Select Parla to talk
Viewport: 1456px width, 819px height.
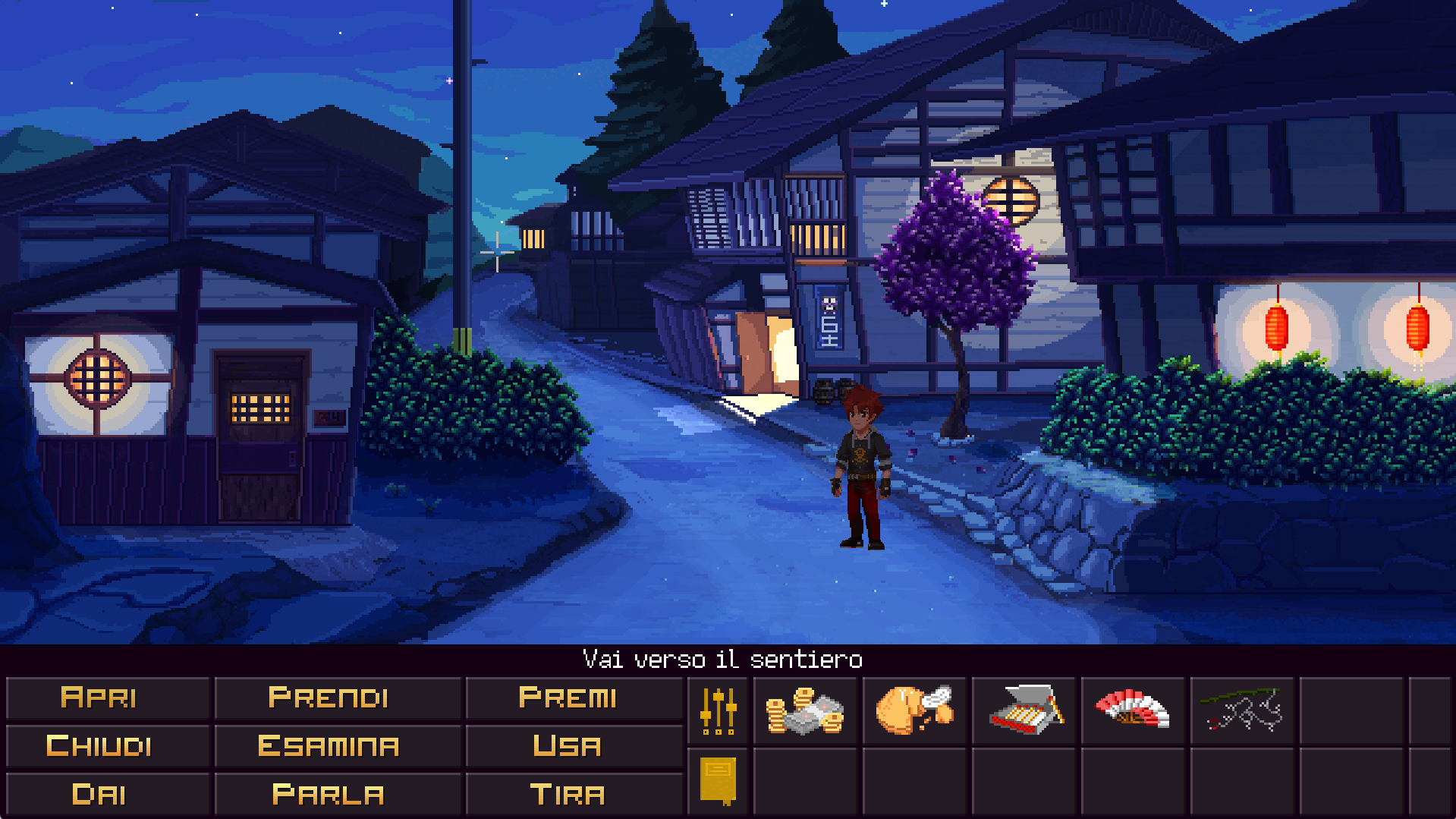329,795
